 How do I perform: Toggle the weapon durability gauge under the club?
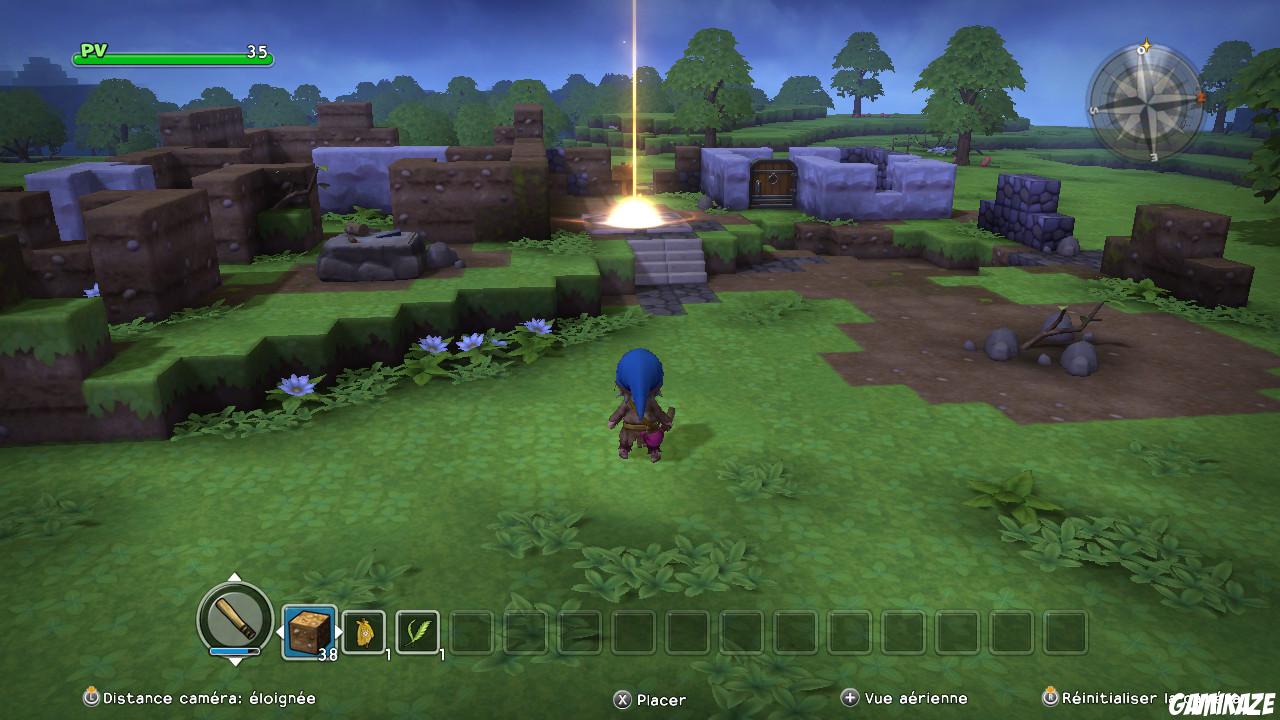234,651
